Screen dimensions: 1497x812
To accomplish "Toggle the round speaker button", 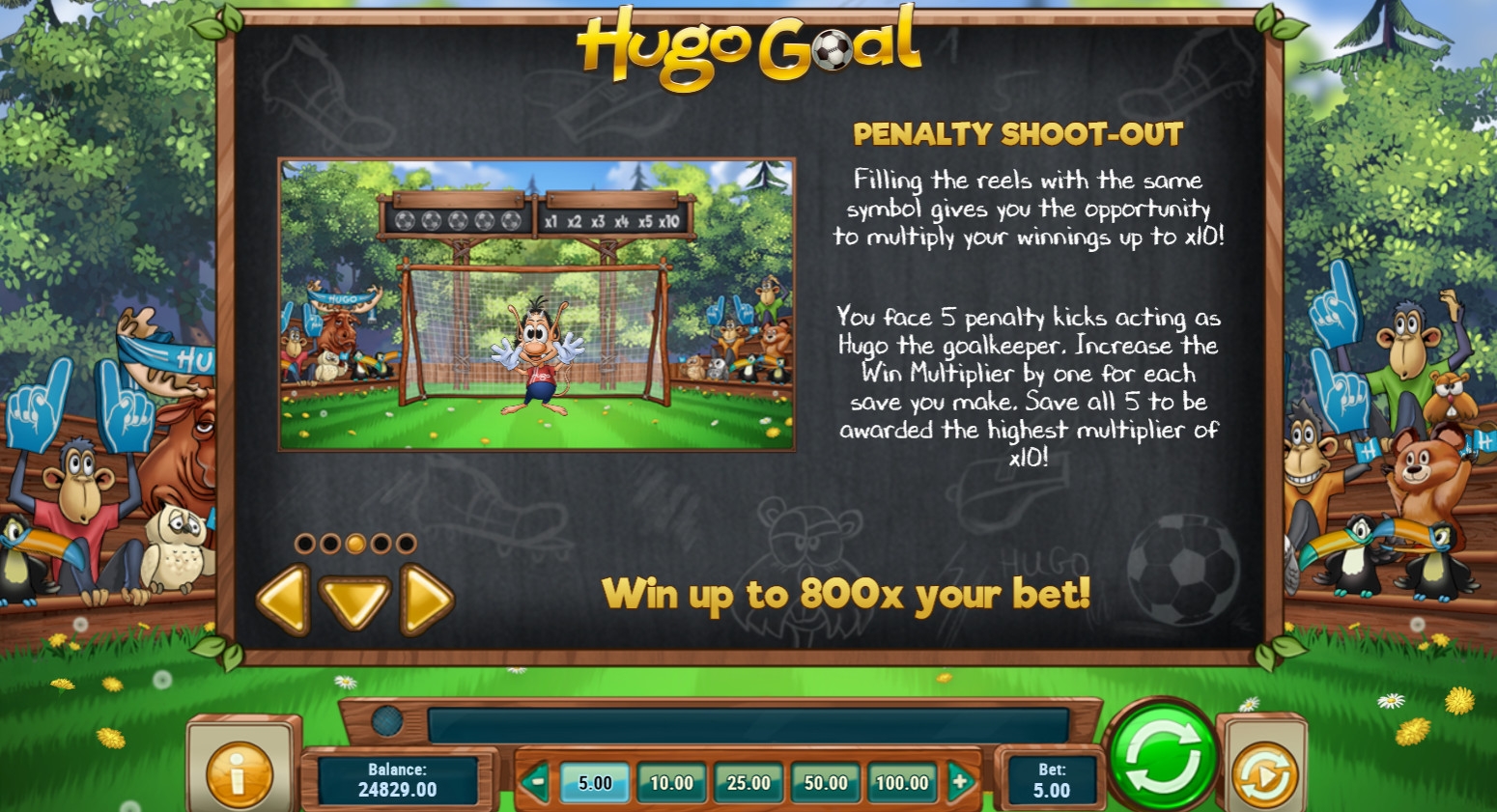I will (387, 720).
